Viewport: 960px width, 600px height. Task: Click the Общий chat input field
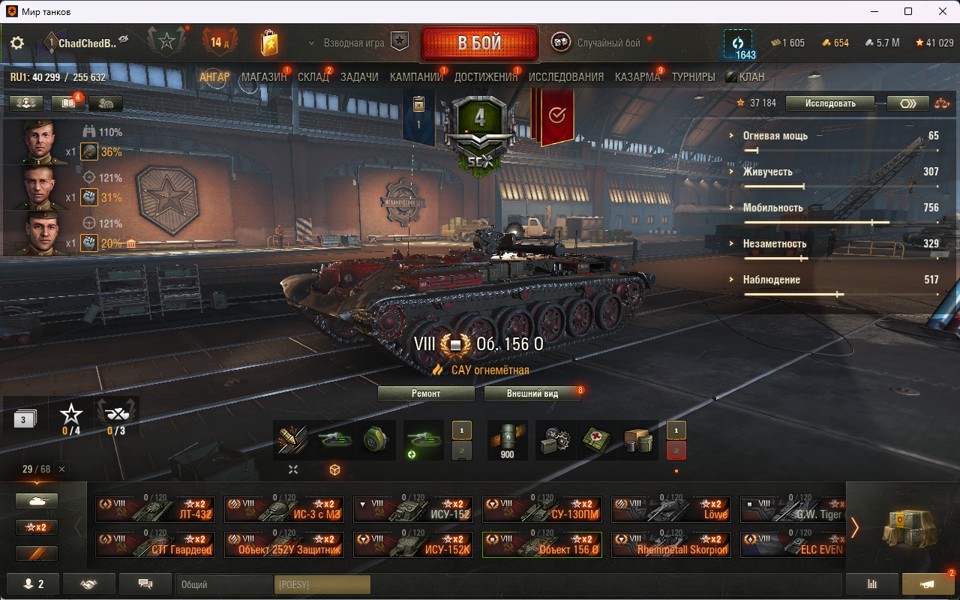[x=224, y=584]
